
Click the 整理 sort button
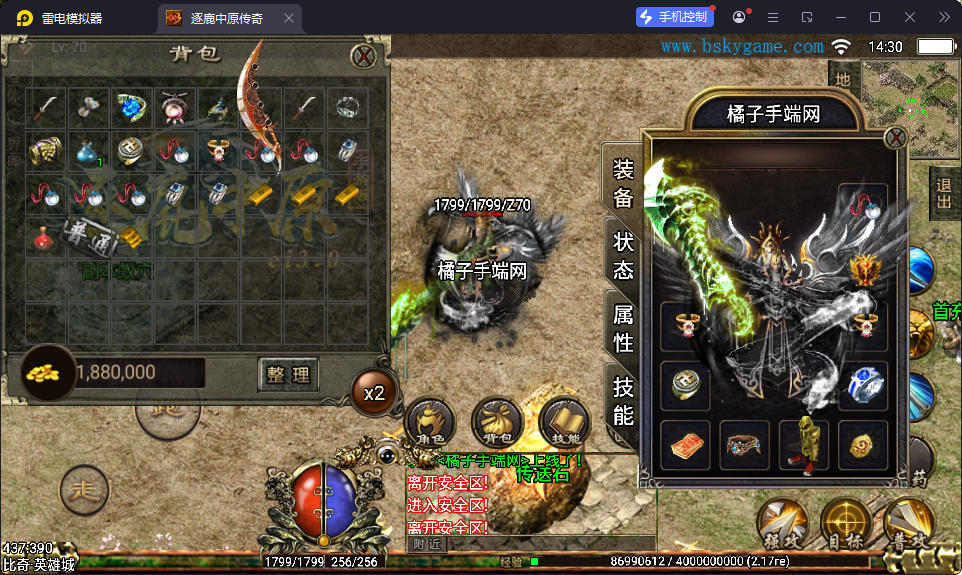[288, 375]
